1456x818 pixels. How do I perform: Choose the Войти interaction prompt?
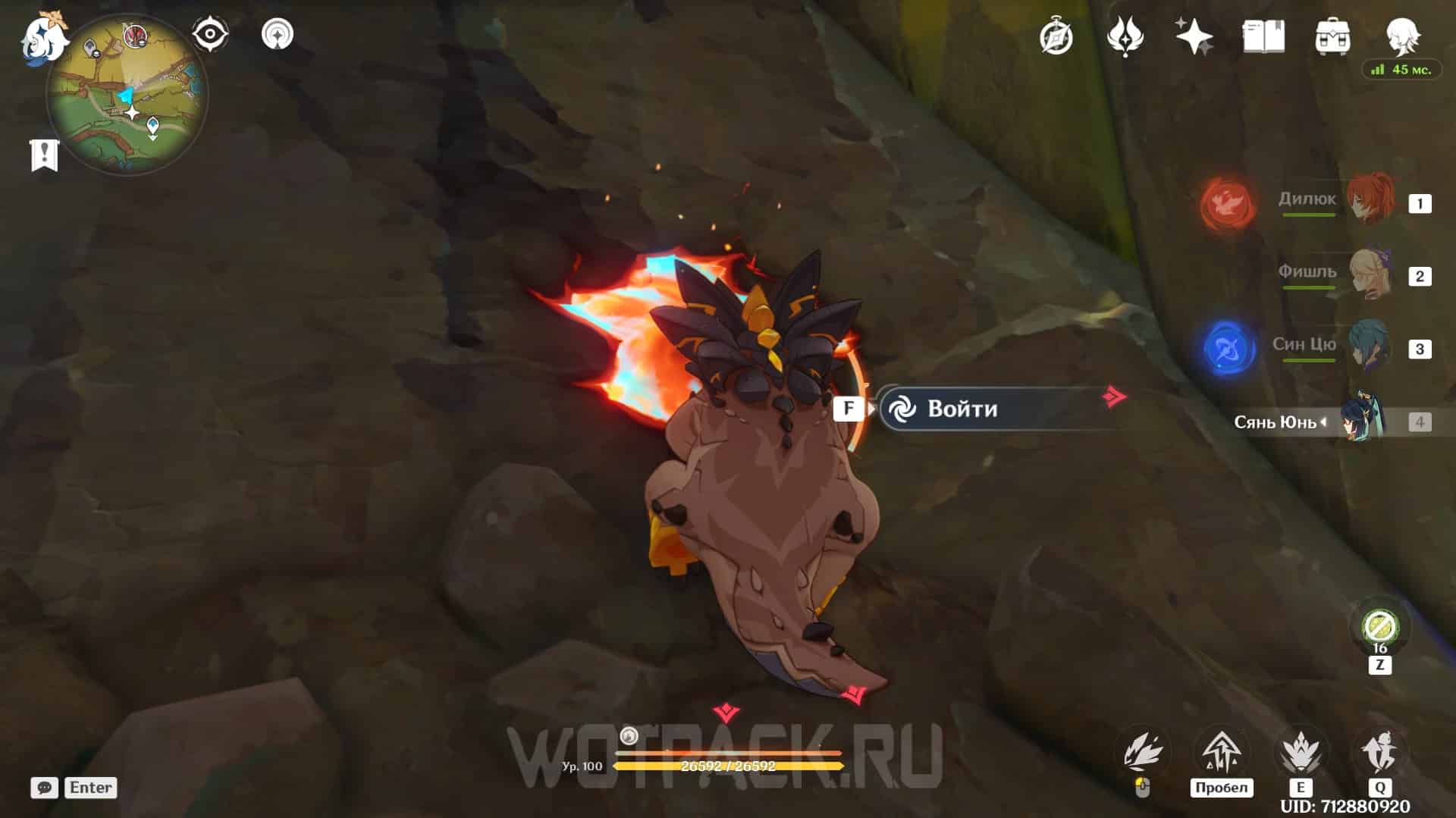993,409
